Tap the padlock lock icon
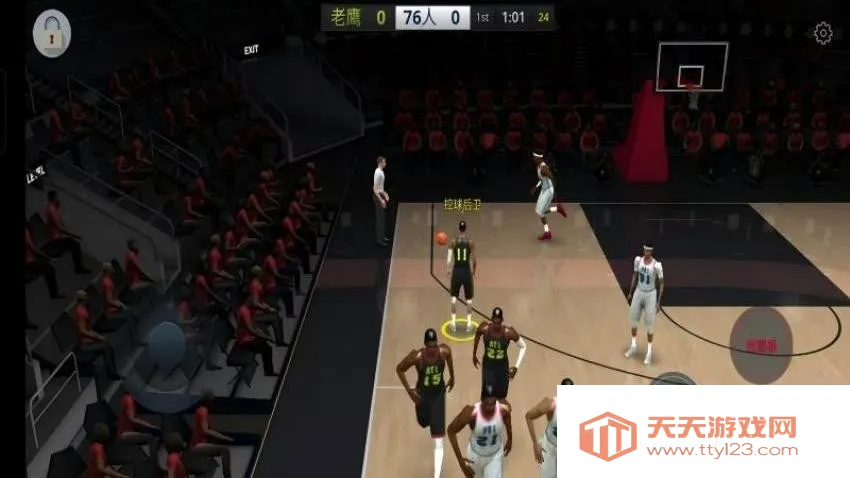The image size is (850, 478). point(52,34)
